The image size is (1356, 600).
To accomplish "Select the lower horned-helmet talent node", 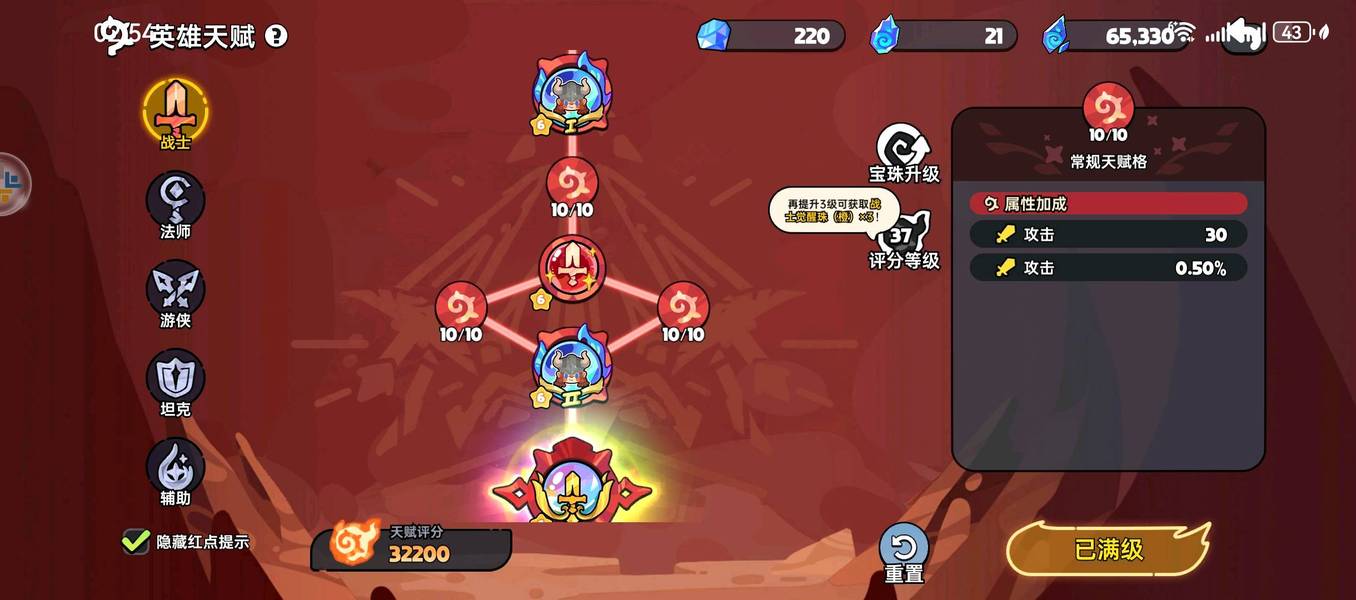I will [x=572, y=366].
